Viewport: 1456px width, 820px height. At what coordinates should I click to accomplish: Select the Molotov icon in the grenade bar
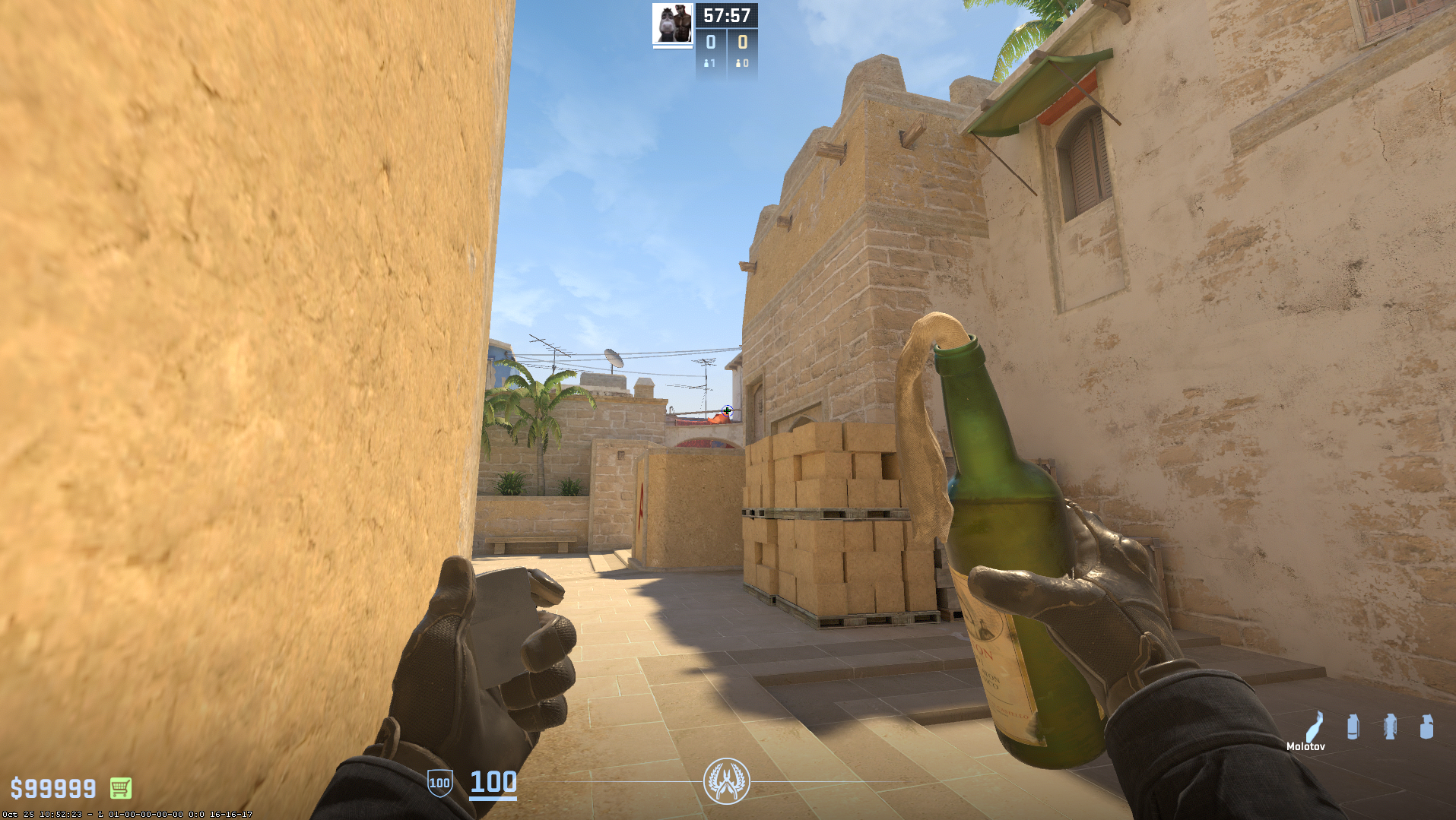coord(1315,727)
